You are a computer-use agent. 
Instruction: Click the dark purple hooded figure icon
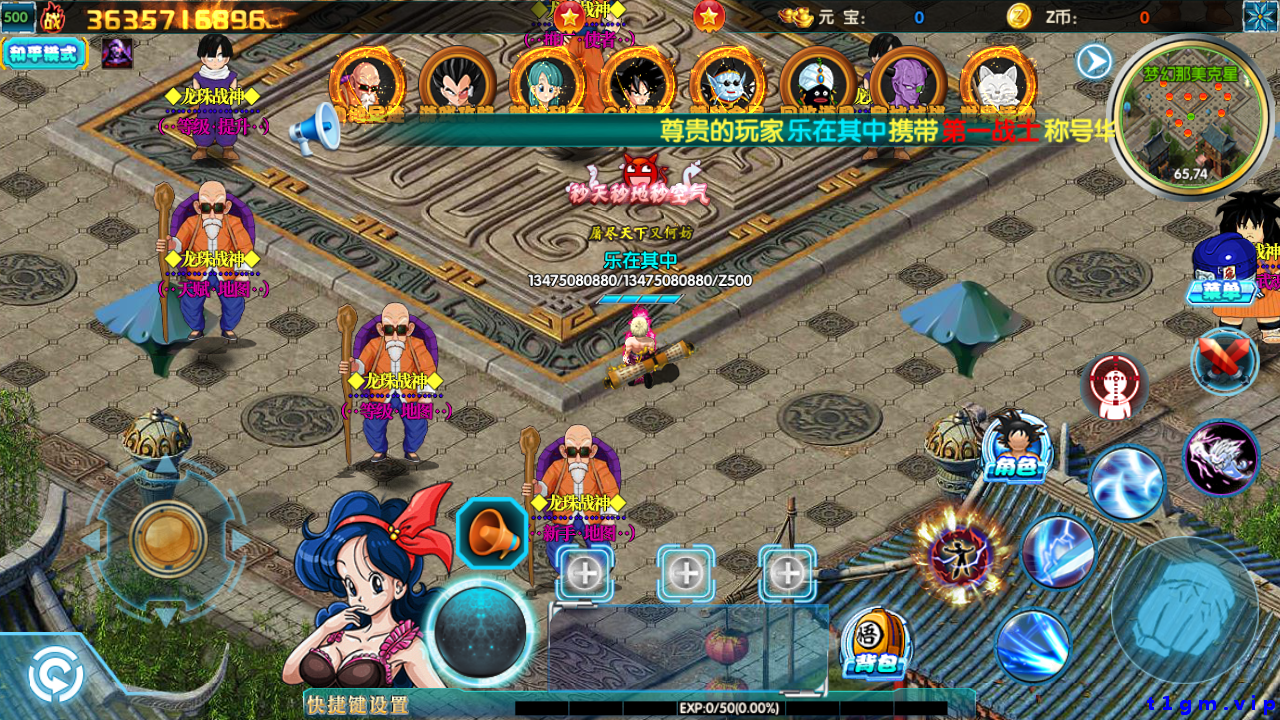click(x=117, y=53)
